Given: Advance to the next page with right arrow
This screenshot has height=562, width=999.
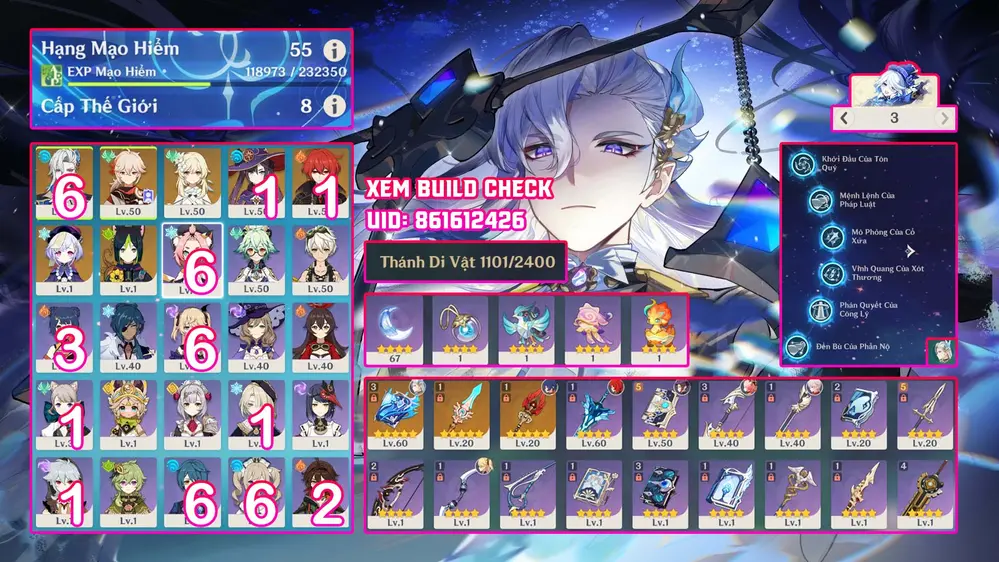Looking at the screenshot, I should [944, 117].
